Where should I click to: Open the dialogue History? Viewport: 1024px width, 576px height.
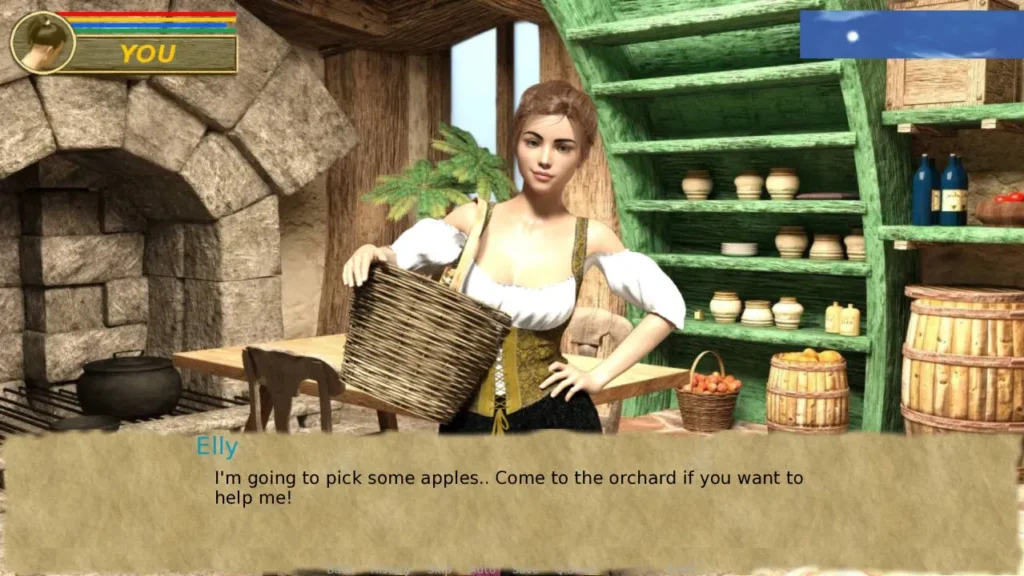click(390, 570)
